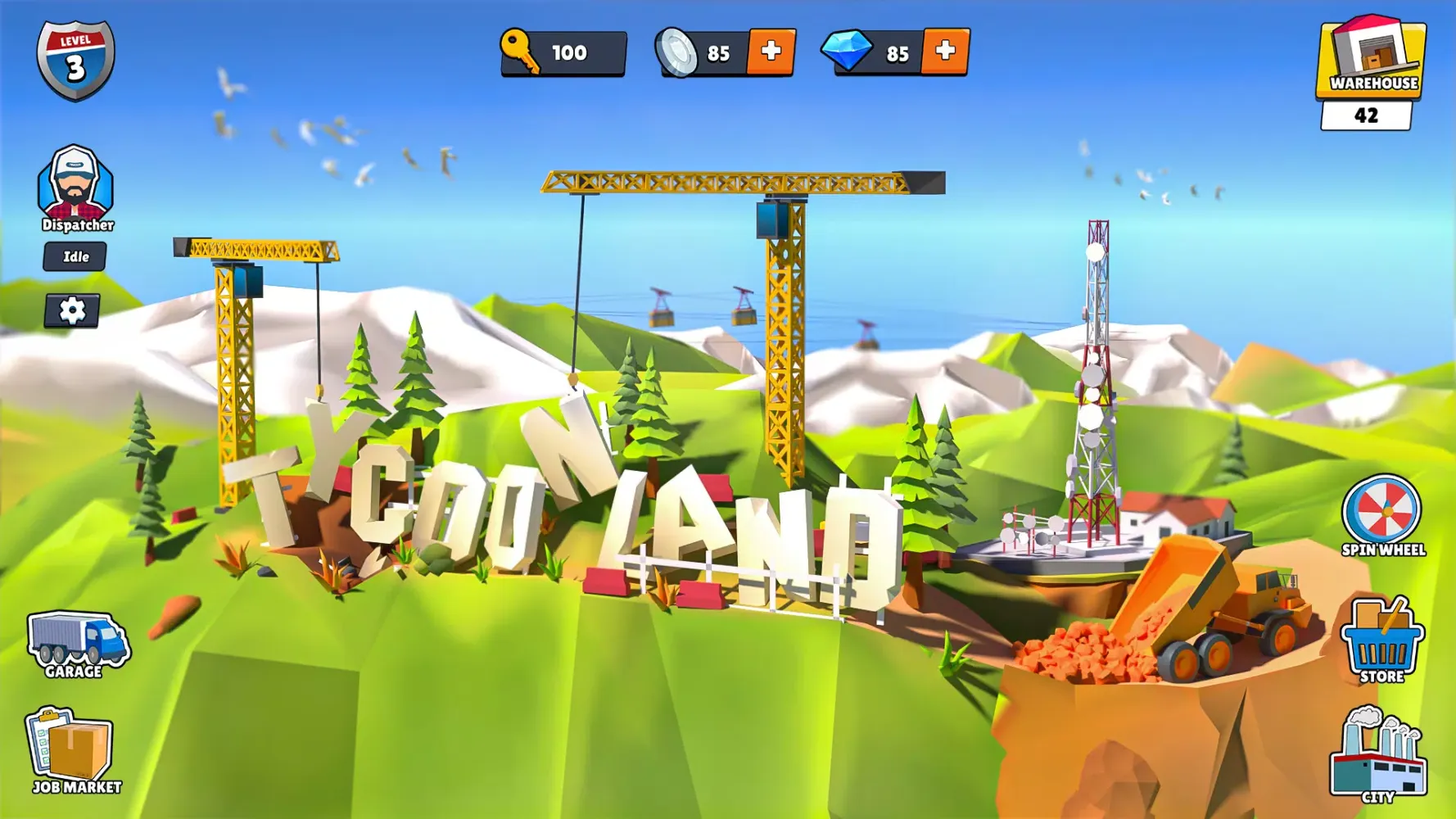The image size is (1456, 819).
Task: Open the Job Market
Action: [x=74, y=752]
